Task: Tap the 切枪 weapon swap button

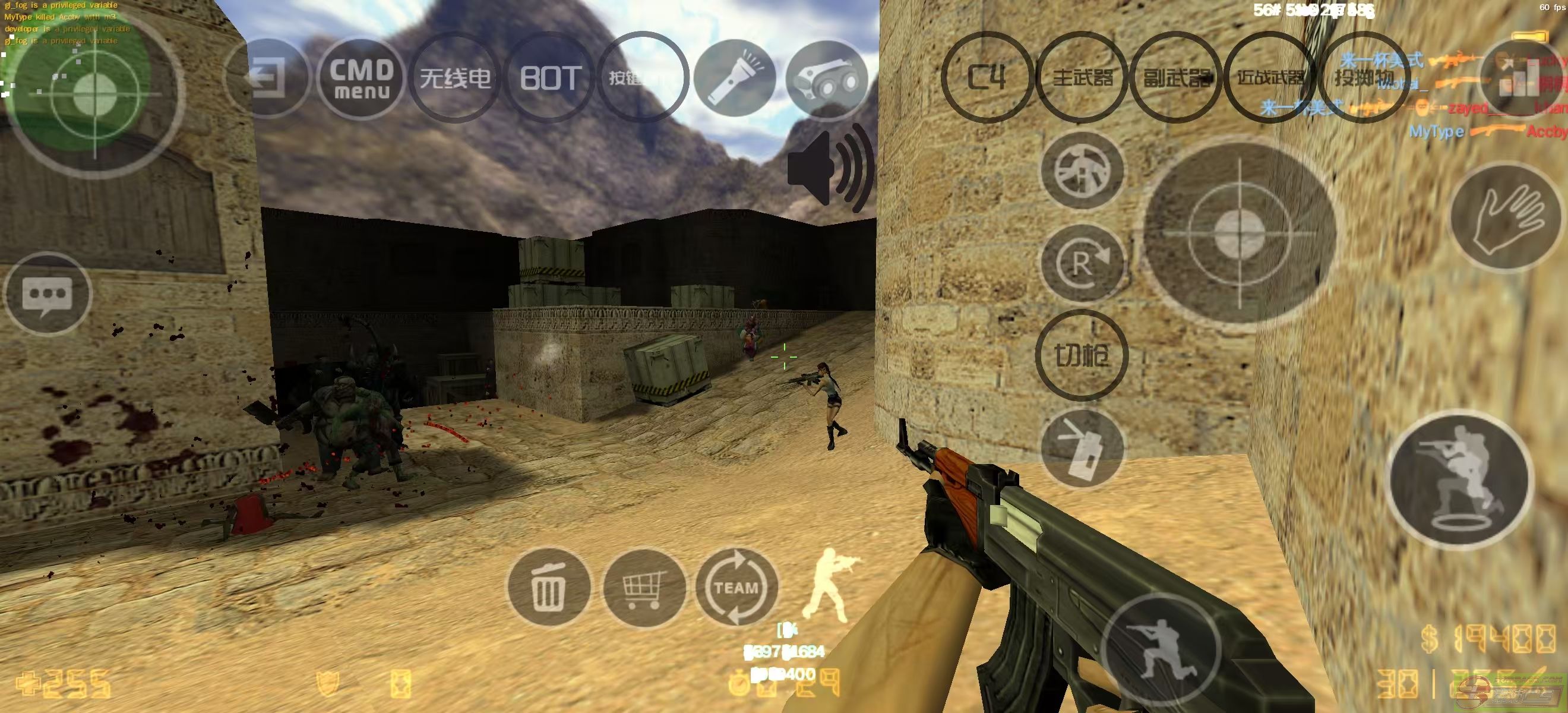Action: tap(1082, 355)
